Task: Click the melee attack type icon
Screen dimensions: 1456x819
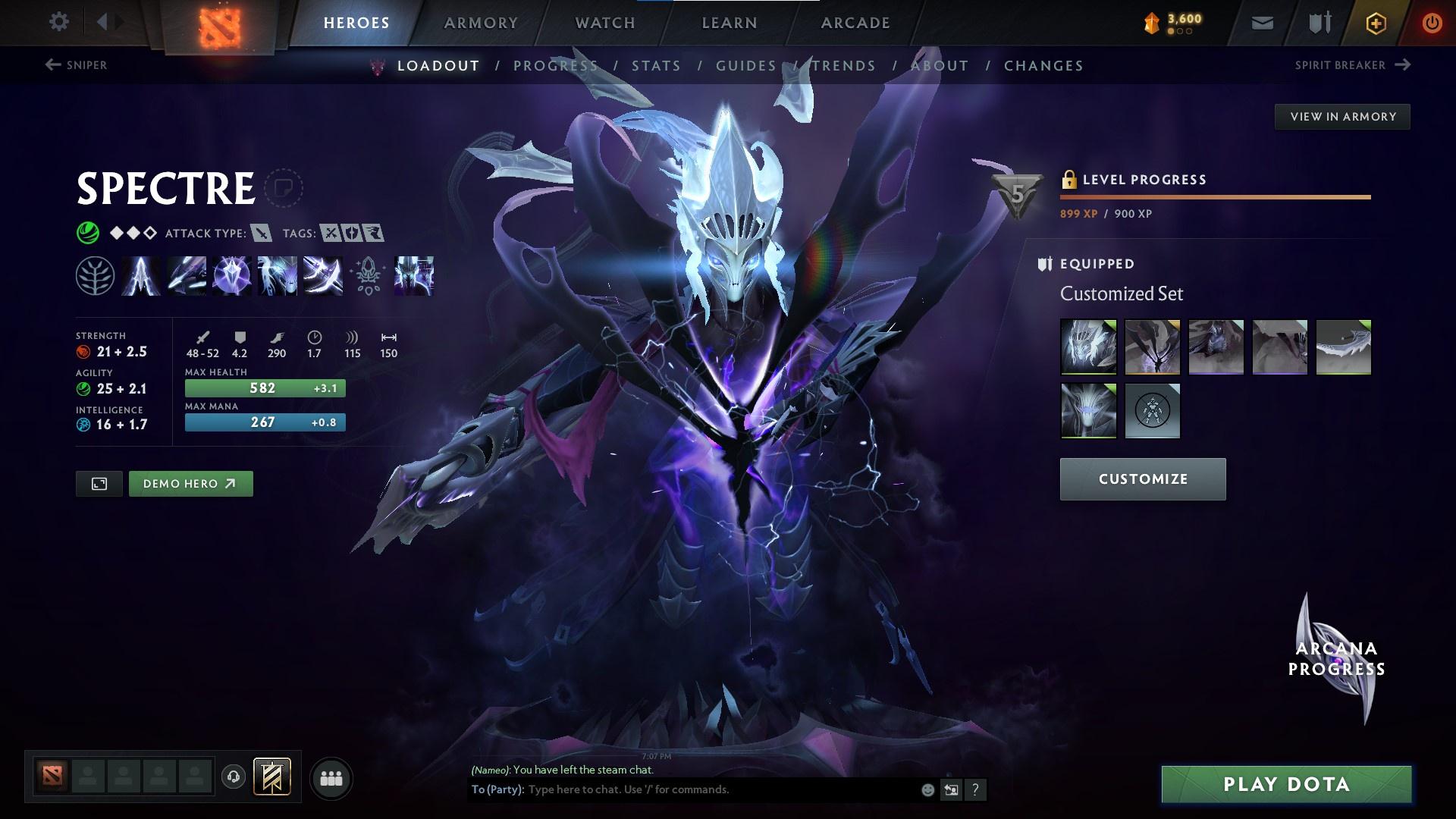Action: [x=262, y=233]
